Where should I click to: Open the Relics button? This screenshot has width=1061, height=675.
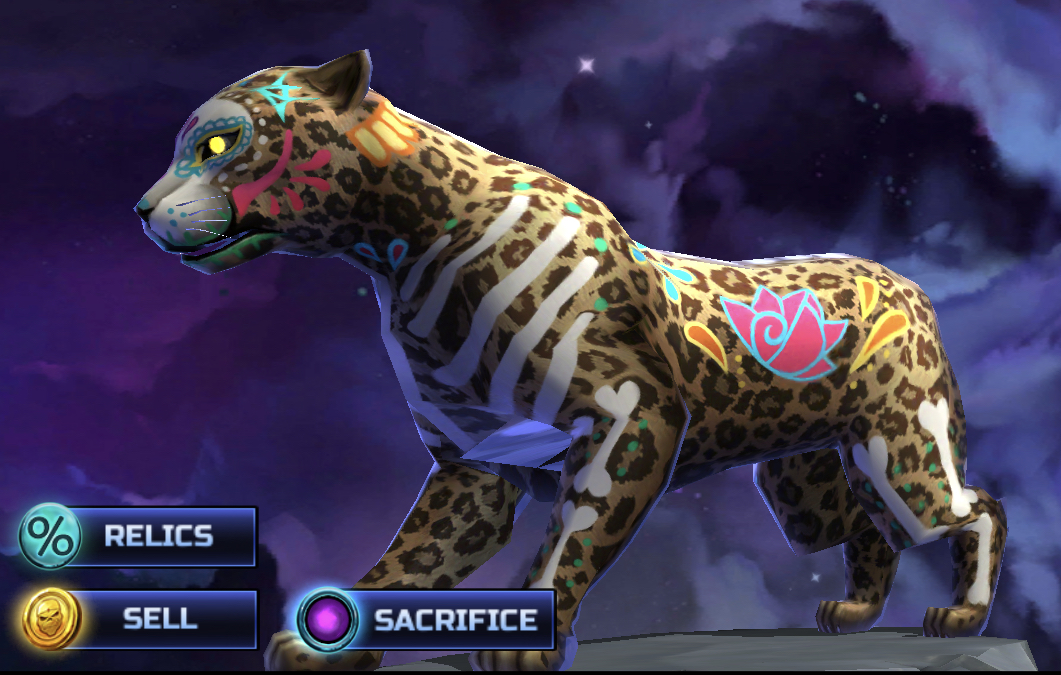[x=138, y=537]
